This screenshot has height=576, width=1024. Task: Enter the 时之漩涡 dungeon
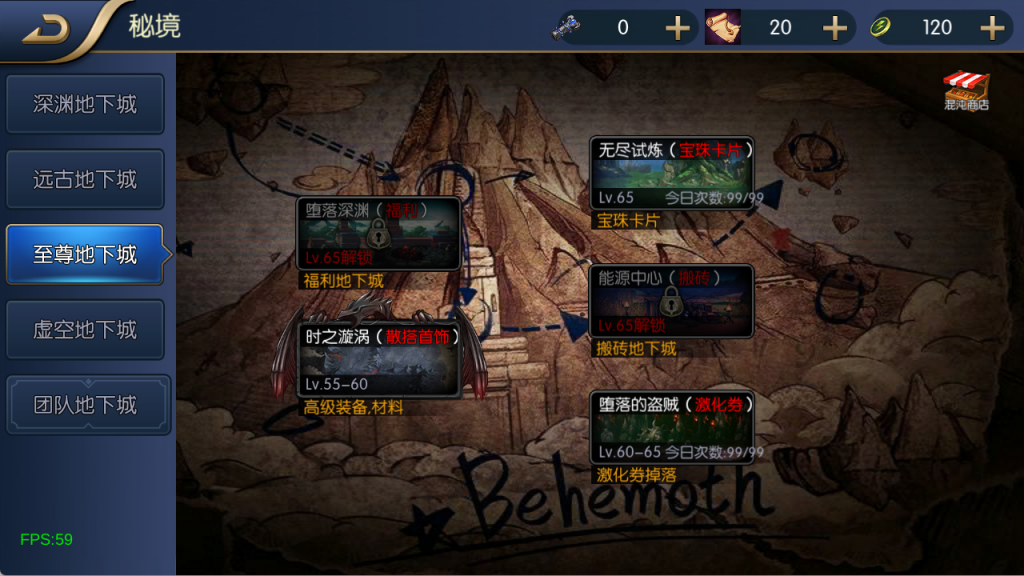pos(378,360)
